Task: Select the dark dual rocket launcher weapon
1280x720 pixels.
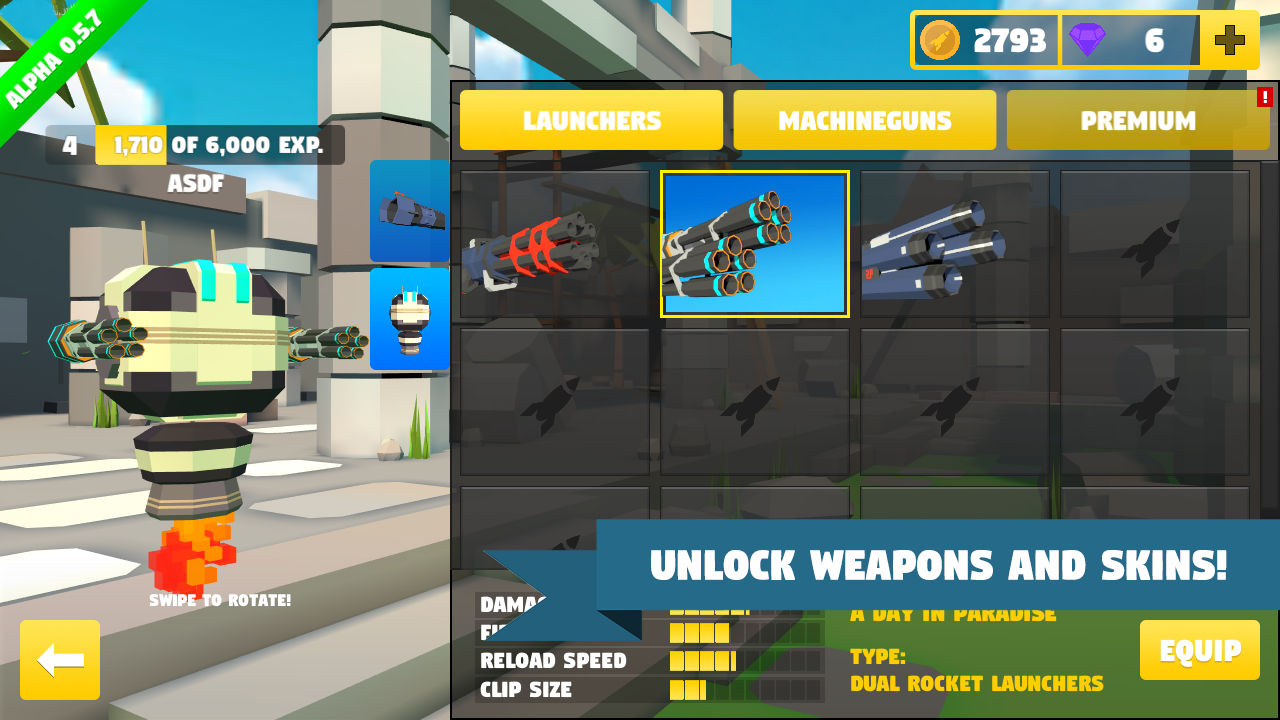Action: (953, 242)
